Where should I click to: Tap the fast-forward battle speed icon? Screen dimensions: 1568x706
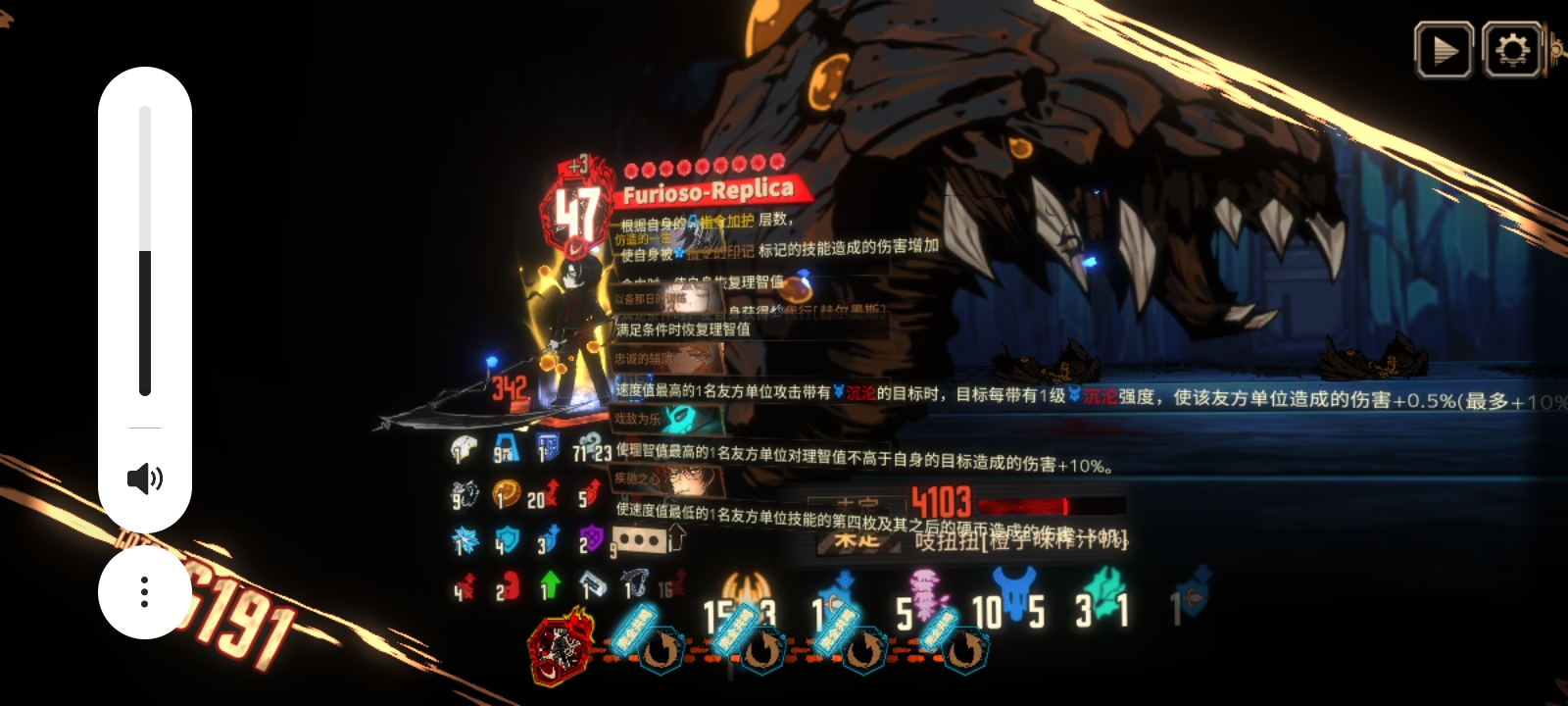point(1446,47)
